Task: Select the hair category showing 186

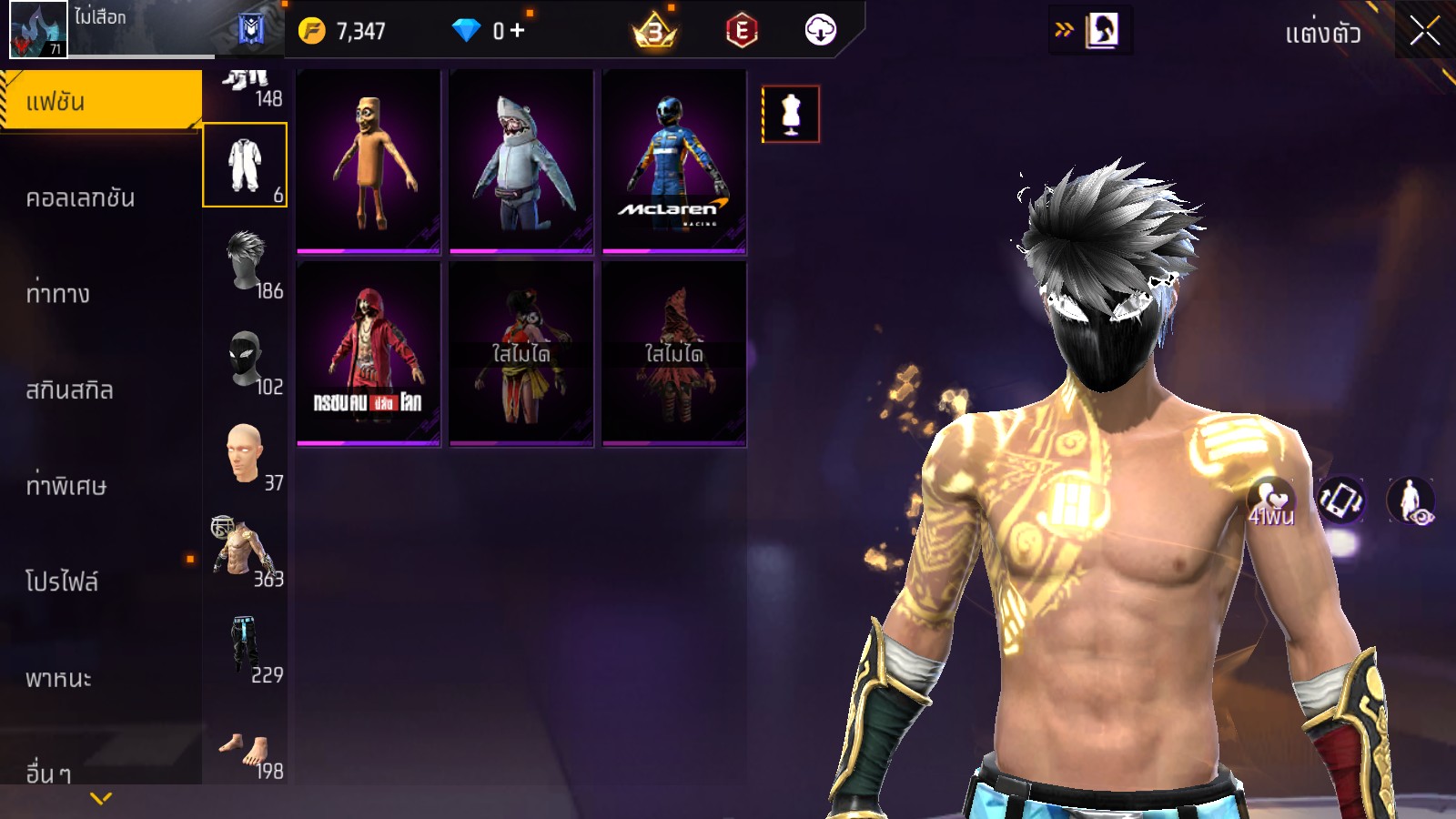Action: (x=246, y=261)
